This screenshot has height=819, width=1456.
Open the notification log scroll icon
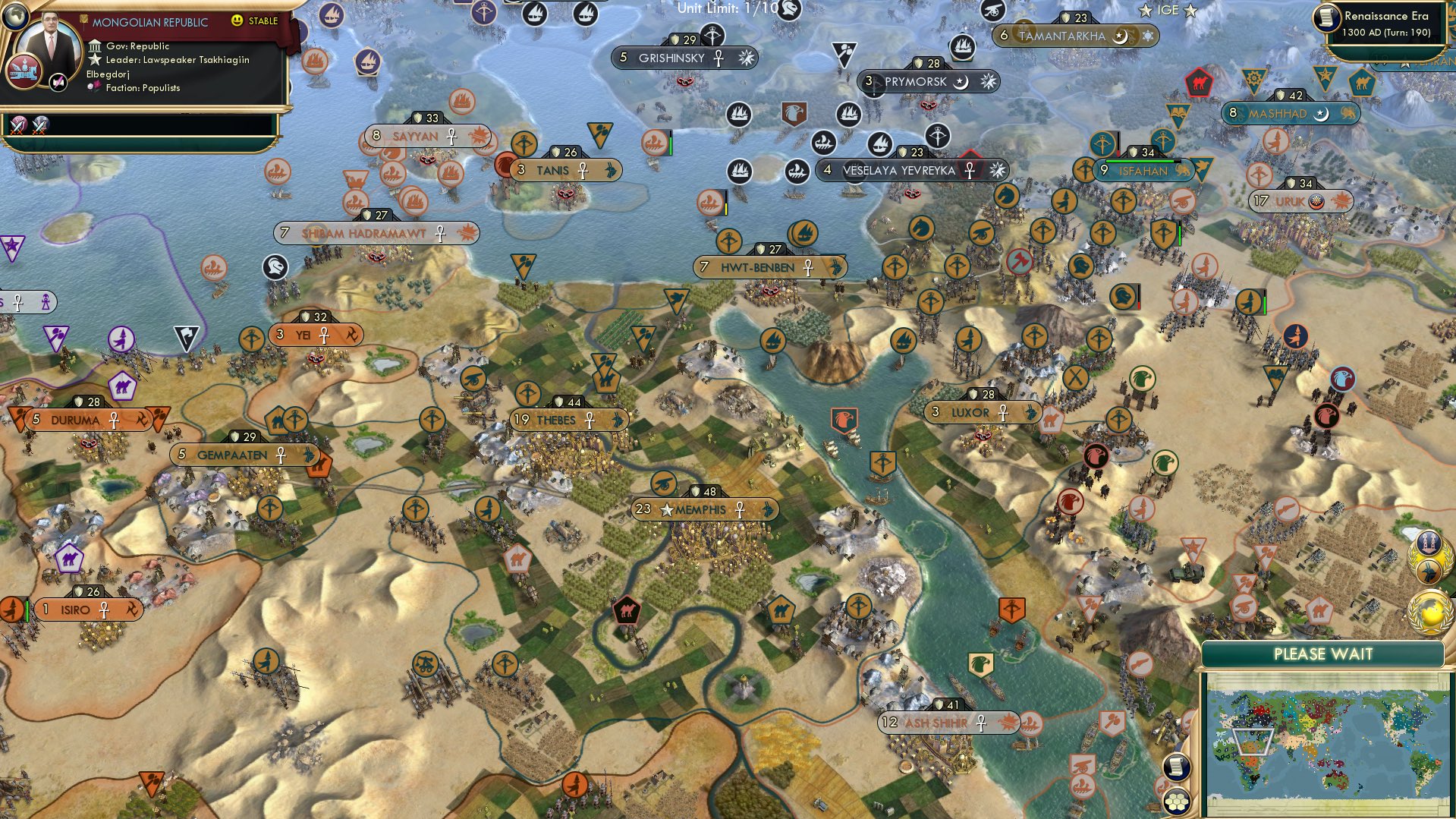1177,767
